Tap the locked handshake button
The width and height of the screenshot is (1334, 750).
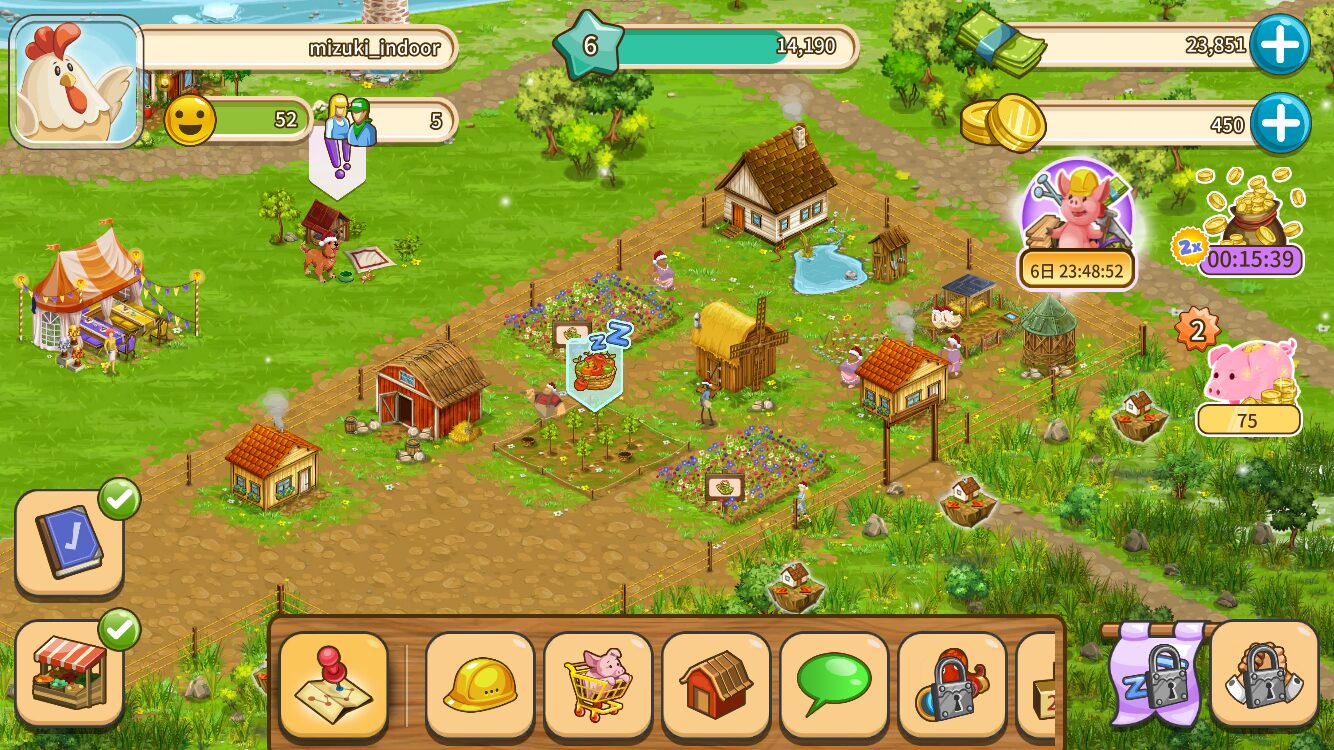coord(1263,673)
